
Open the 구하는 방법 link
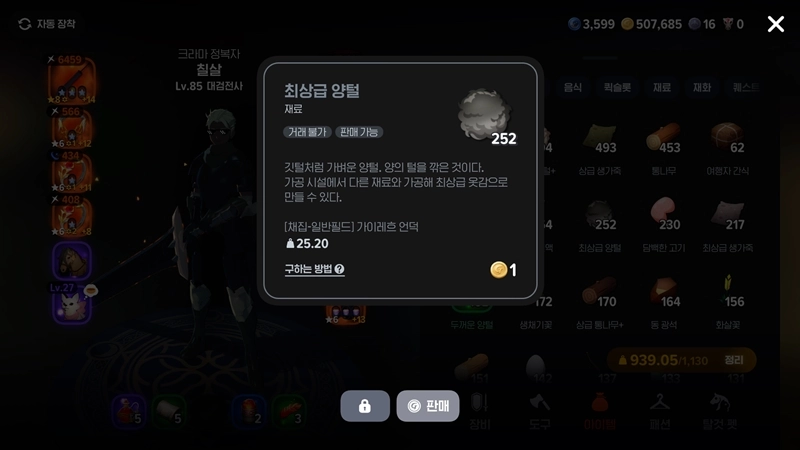coord(314,269)
